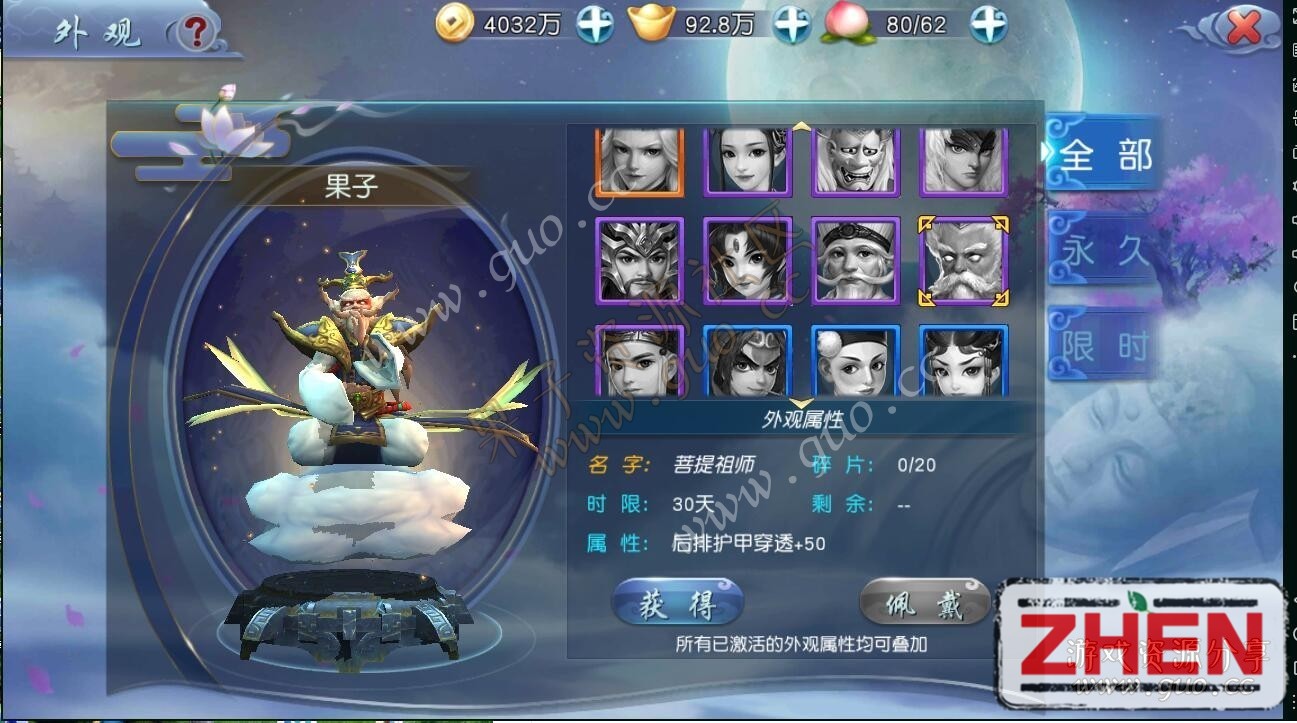This screenshot has height=723, width=1297.
Task: Pick the spiked-helmet warrior portrait
Action: [639, 261]
